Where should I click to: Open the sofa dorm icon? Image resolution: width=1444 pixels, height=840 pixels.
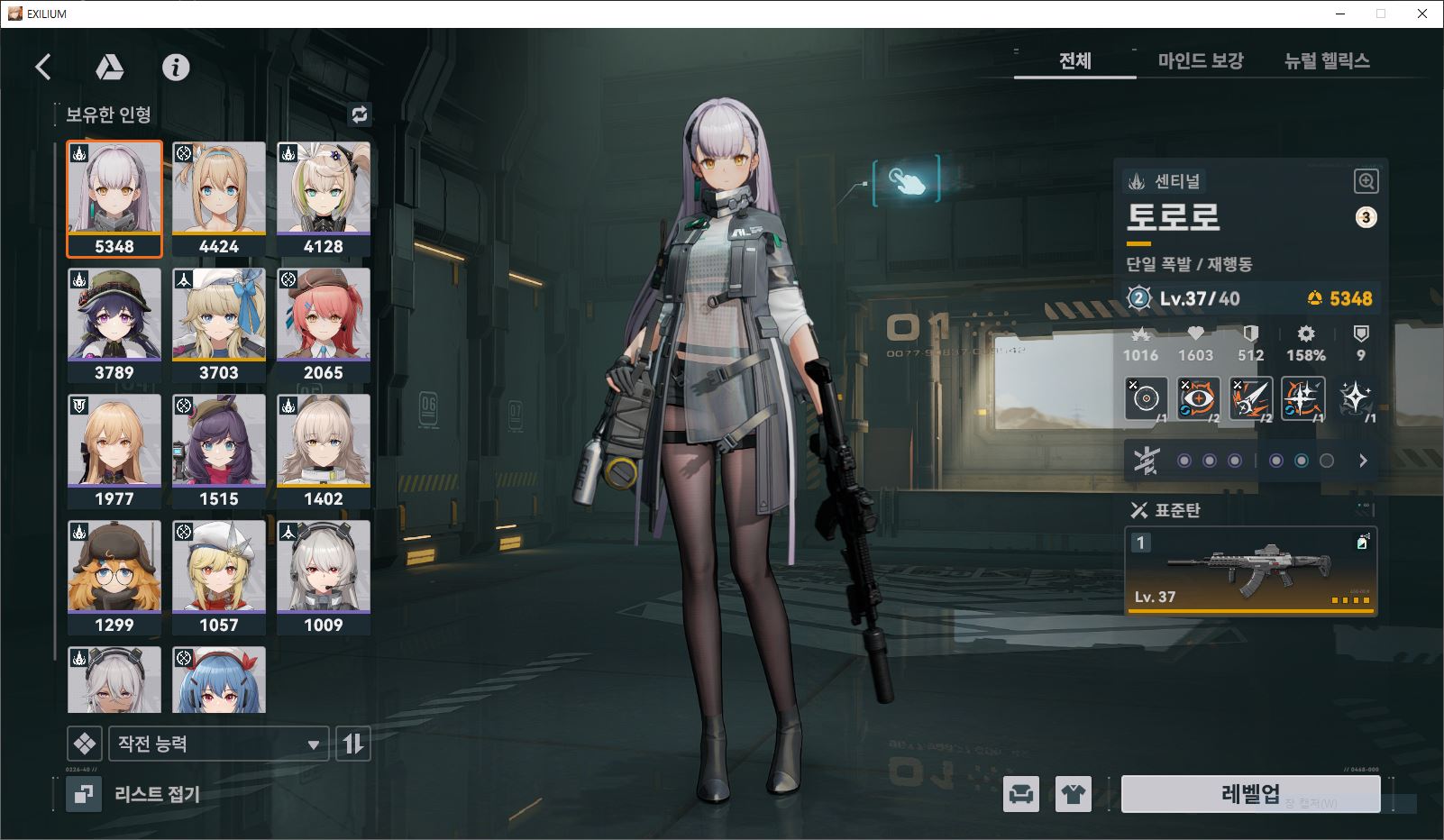click(x=1021, y=794)
